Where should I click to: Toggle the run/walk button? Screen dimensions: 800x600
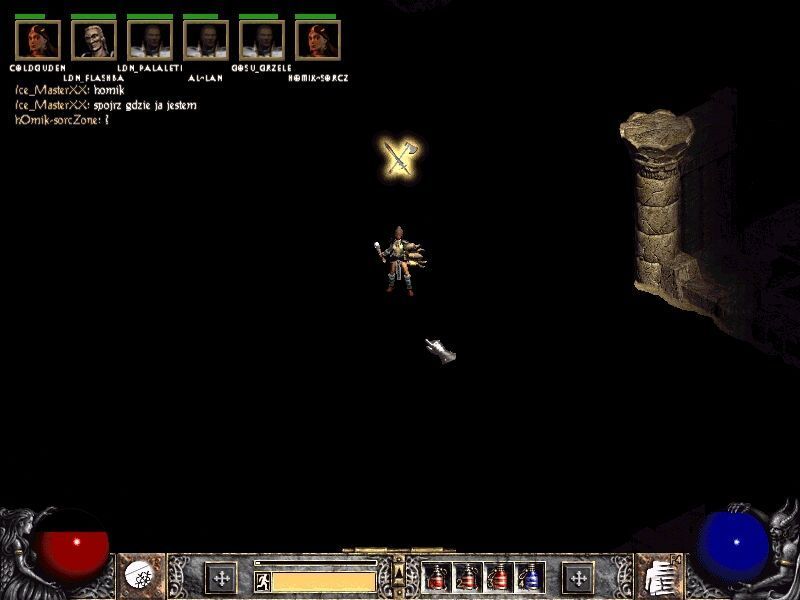tap(263, 580)
